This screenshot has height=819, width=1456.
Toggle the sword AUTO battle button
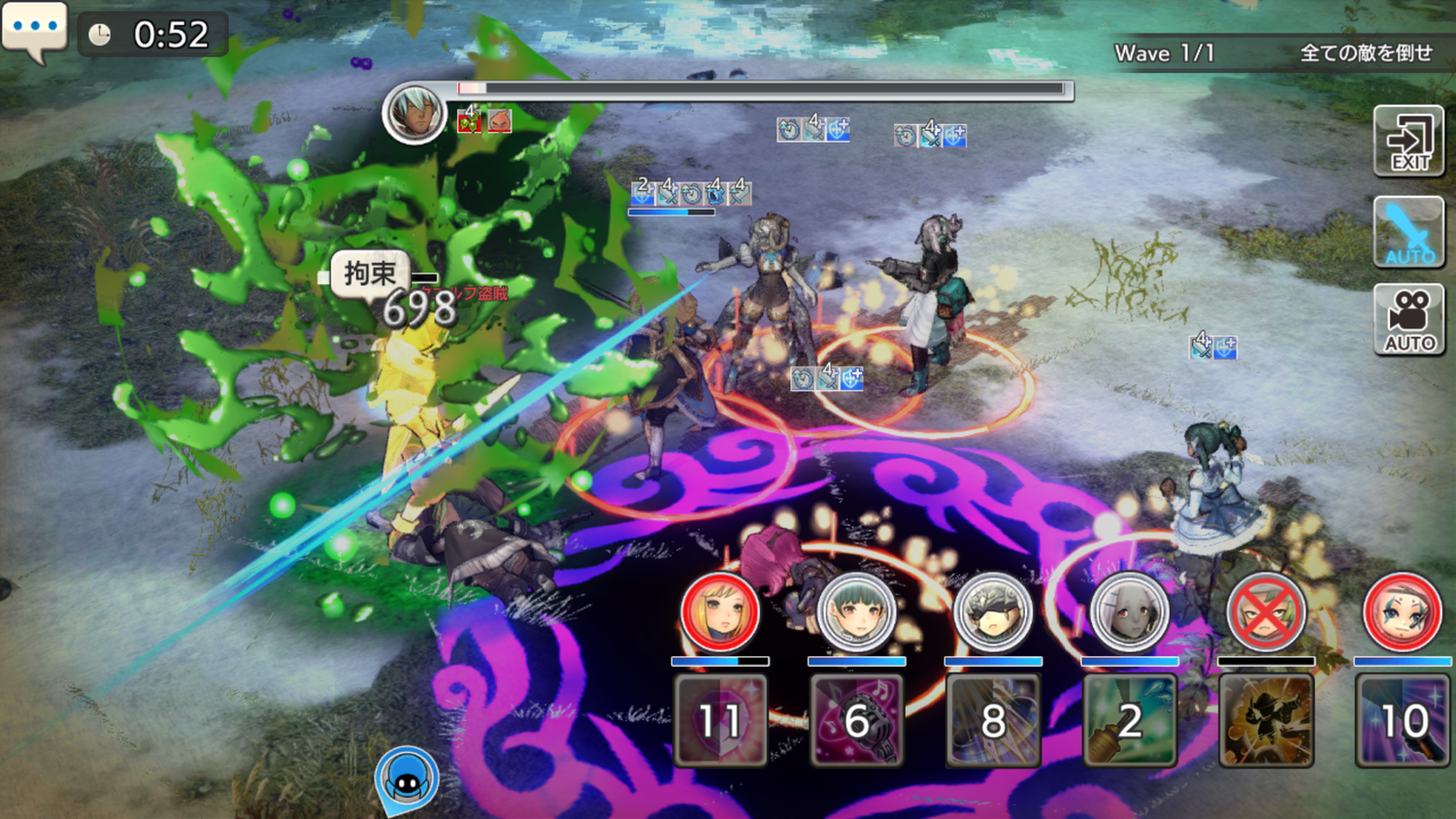(x=1409, y=232)
